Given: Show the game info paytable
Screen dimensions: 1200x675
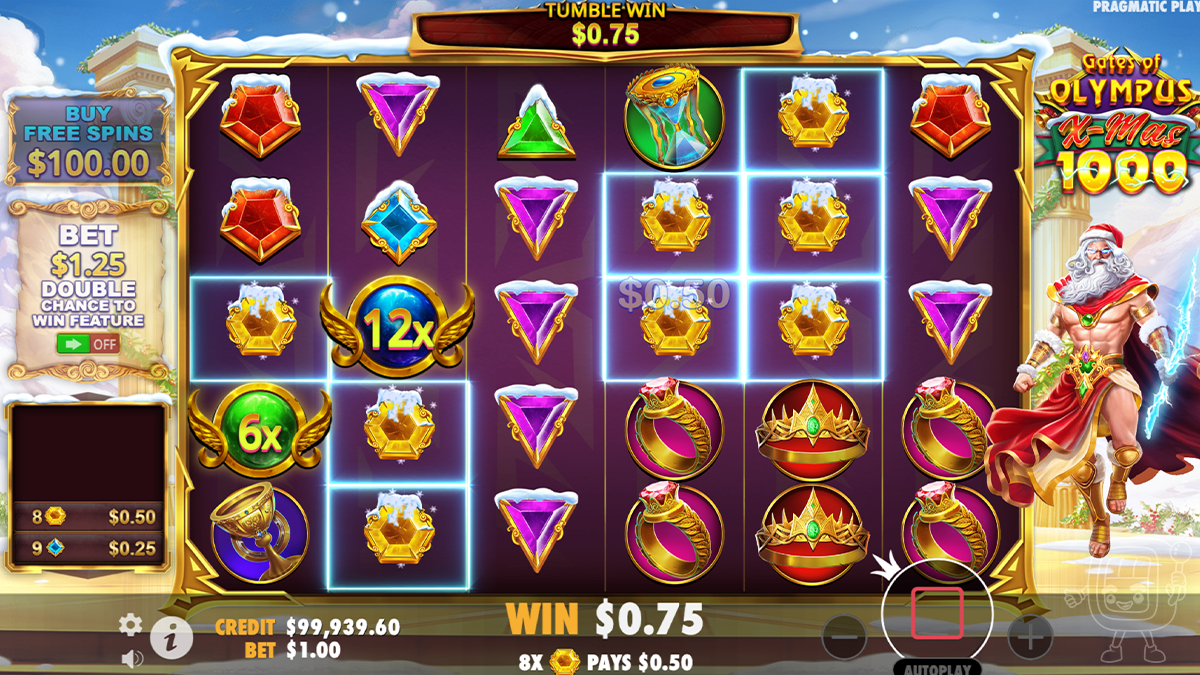Looking at the screenshot, I should coord(171,637).
